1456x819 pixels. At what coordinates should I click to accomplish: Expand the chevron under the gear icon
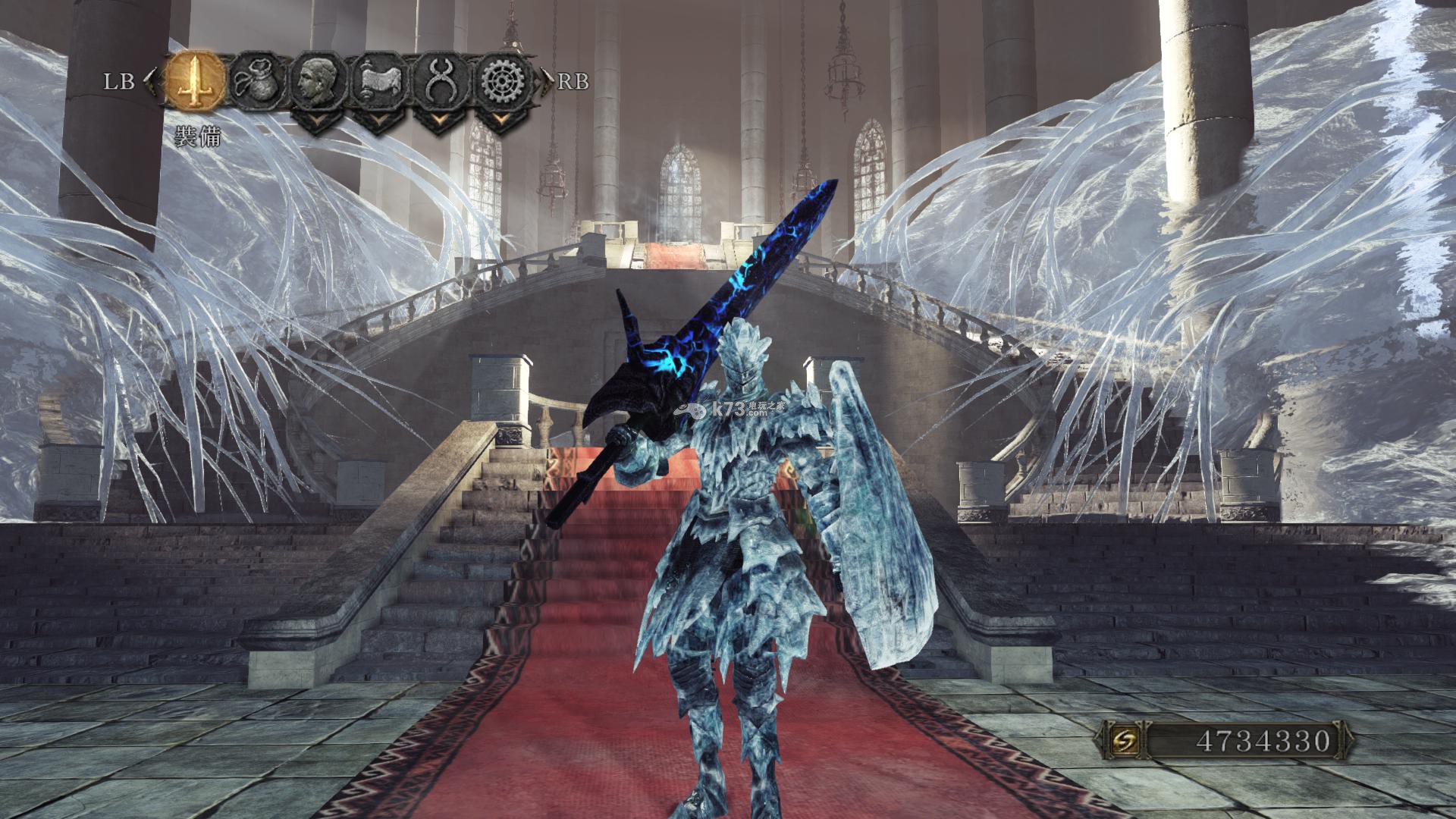pos(499,120)
